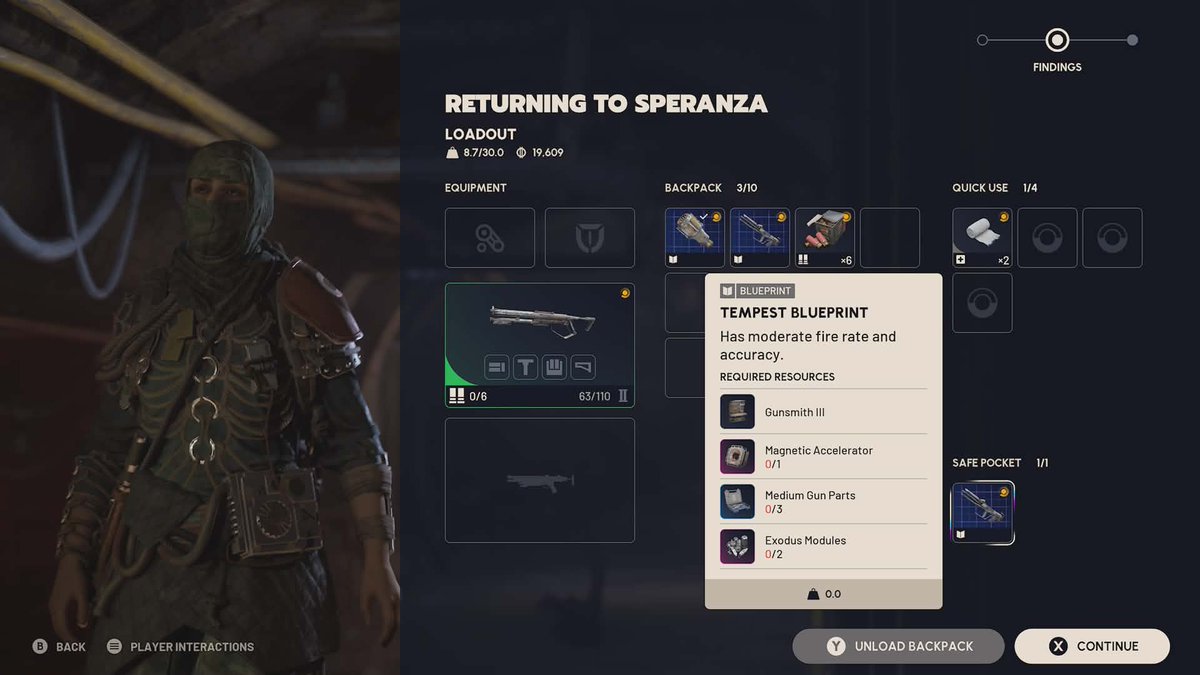Select the Tempest blueprint in Safe Pocket
The height and width of the screenshot is (675, 1200).
pos(982,513)
